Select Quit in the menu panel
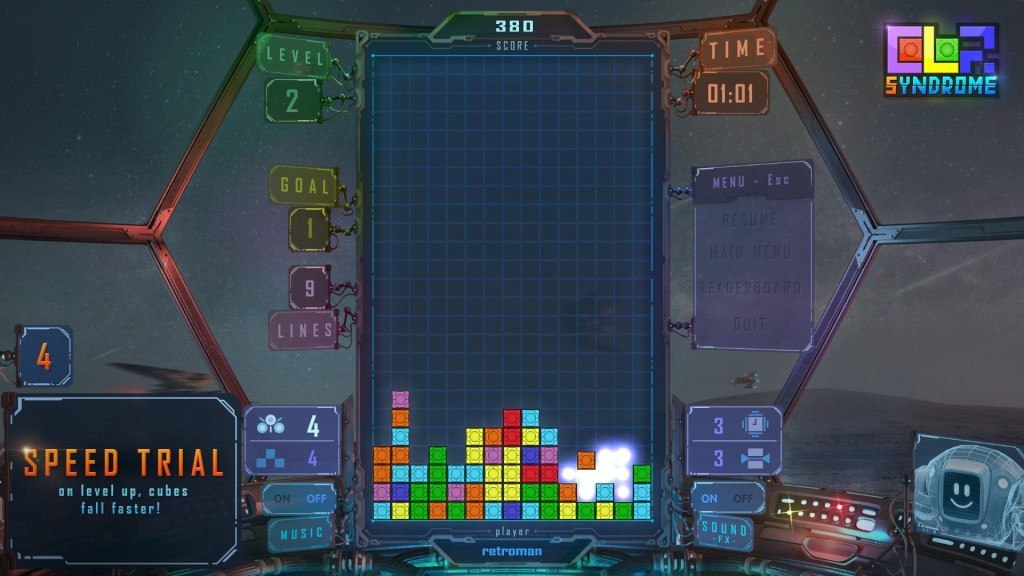 pyautogui.click(x=750, y=324)
